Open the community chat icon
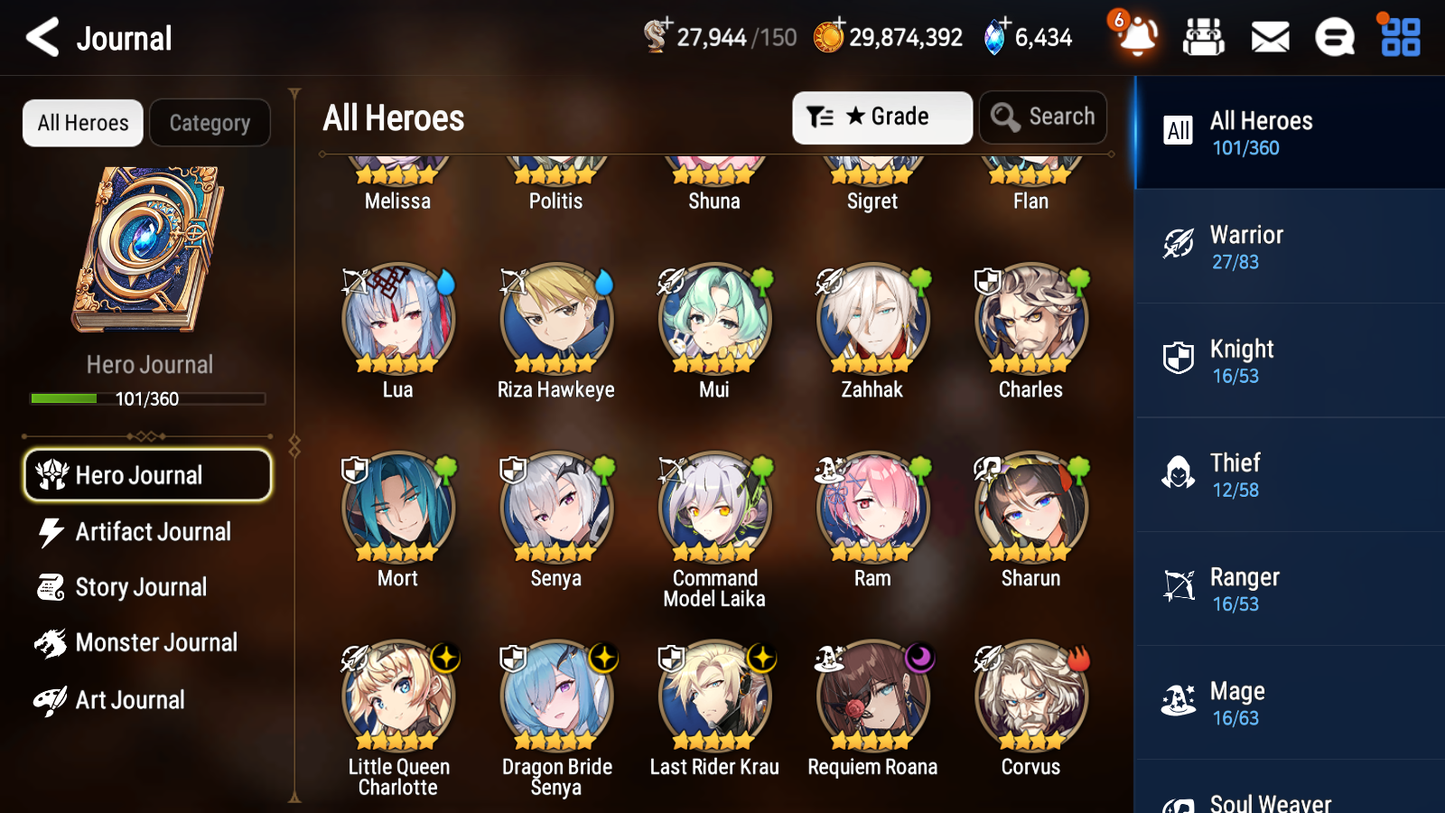The height and width of the screenshot is (813, 1445). pos(1335,36)
